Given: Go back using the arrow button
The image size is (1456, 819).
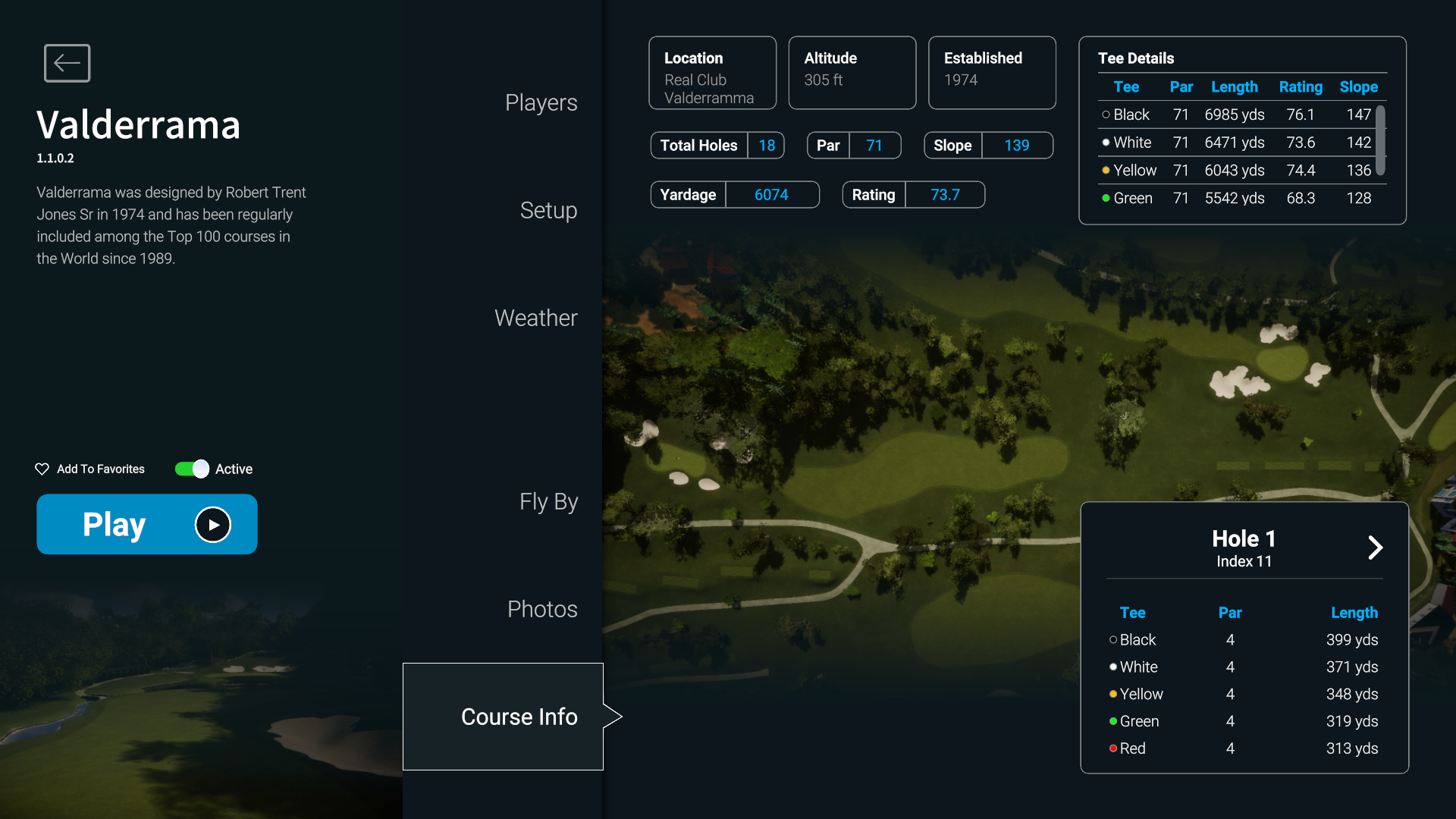Looking at the screenshot, I should (67, 63).
